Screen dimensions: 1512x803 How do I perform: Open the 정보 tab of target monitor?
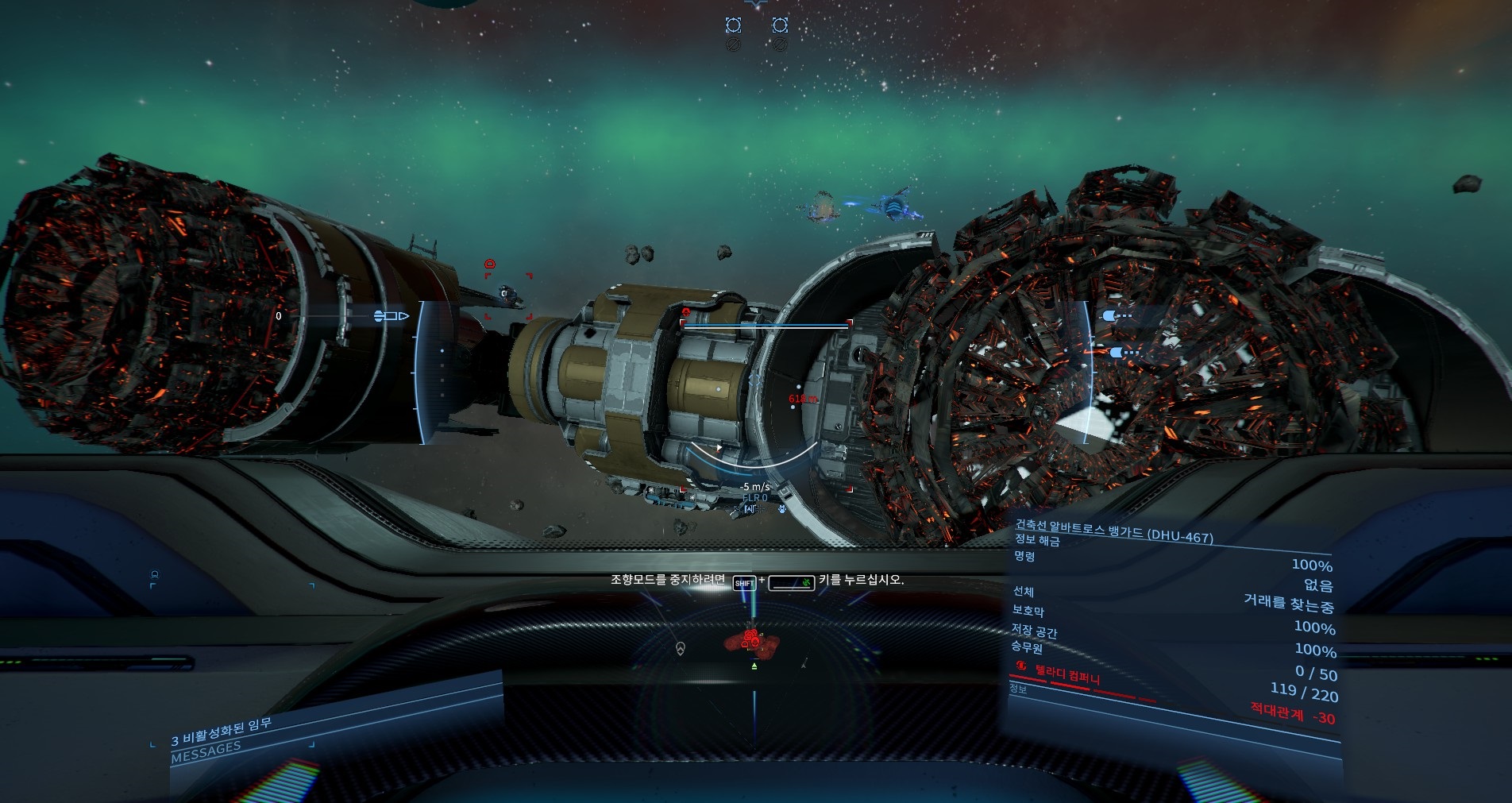[1018, 689]
